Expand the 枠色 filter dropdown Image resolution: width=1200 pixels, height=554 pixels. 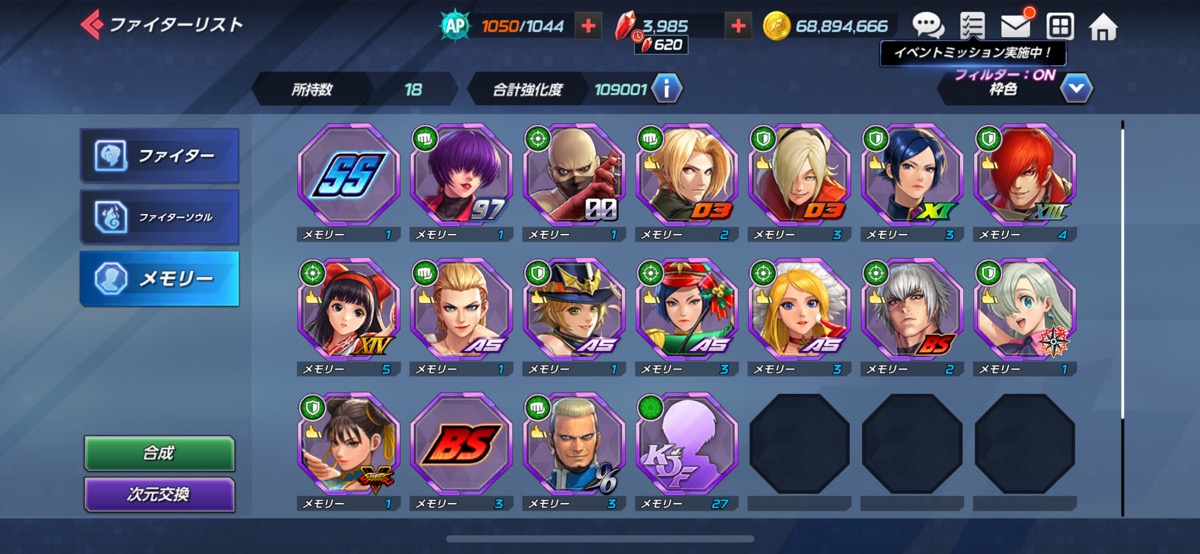1076,89
